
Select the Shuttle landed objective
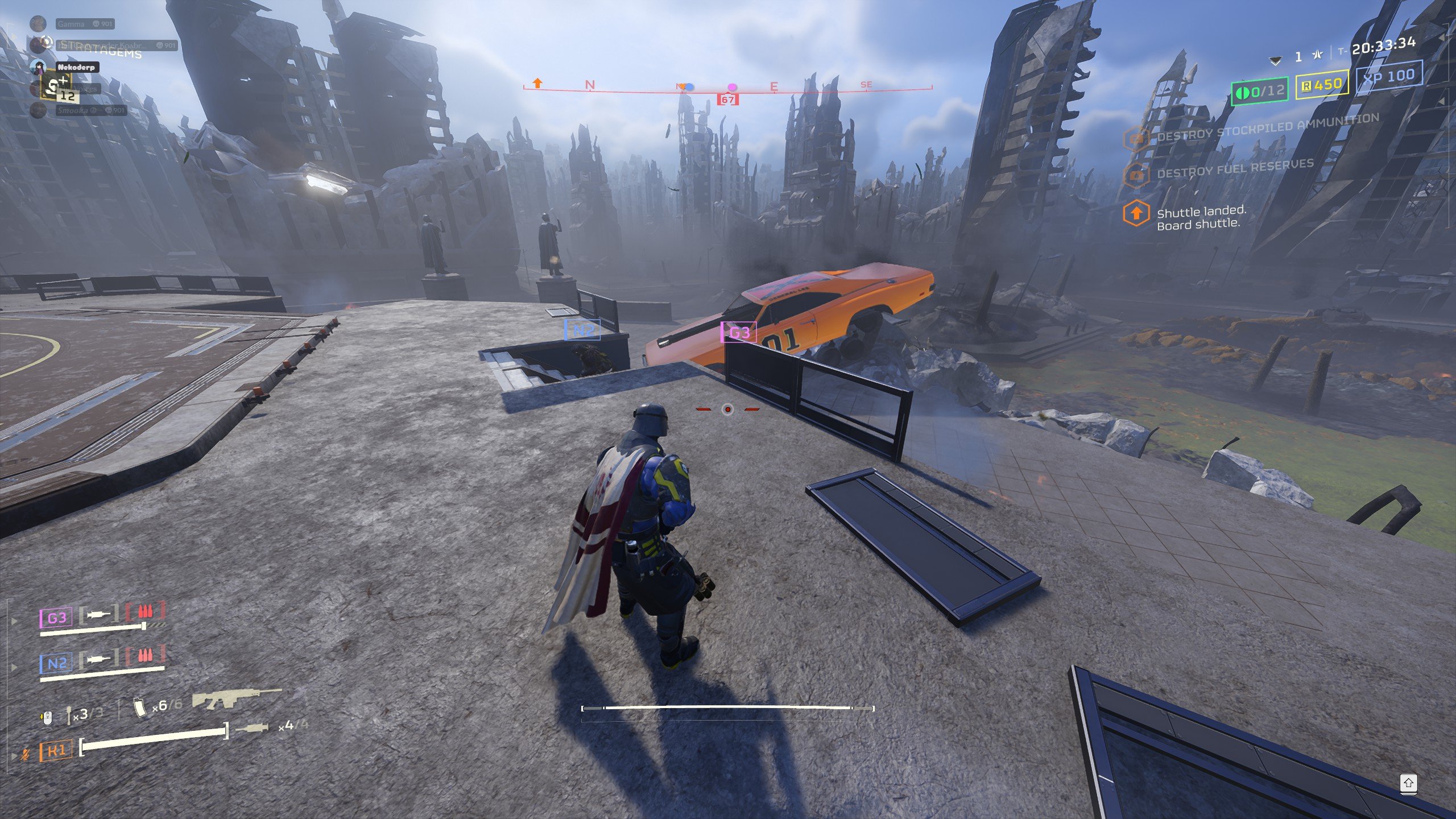point(1200,218)
